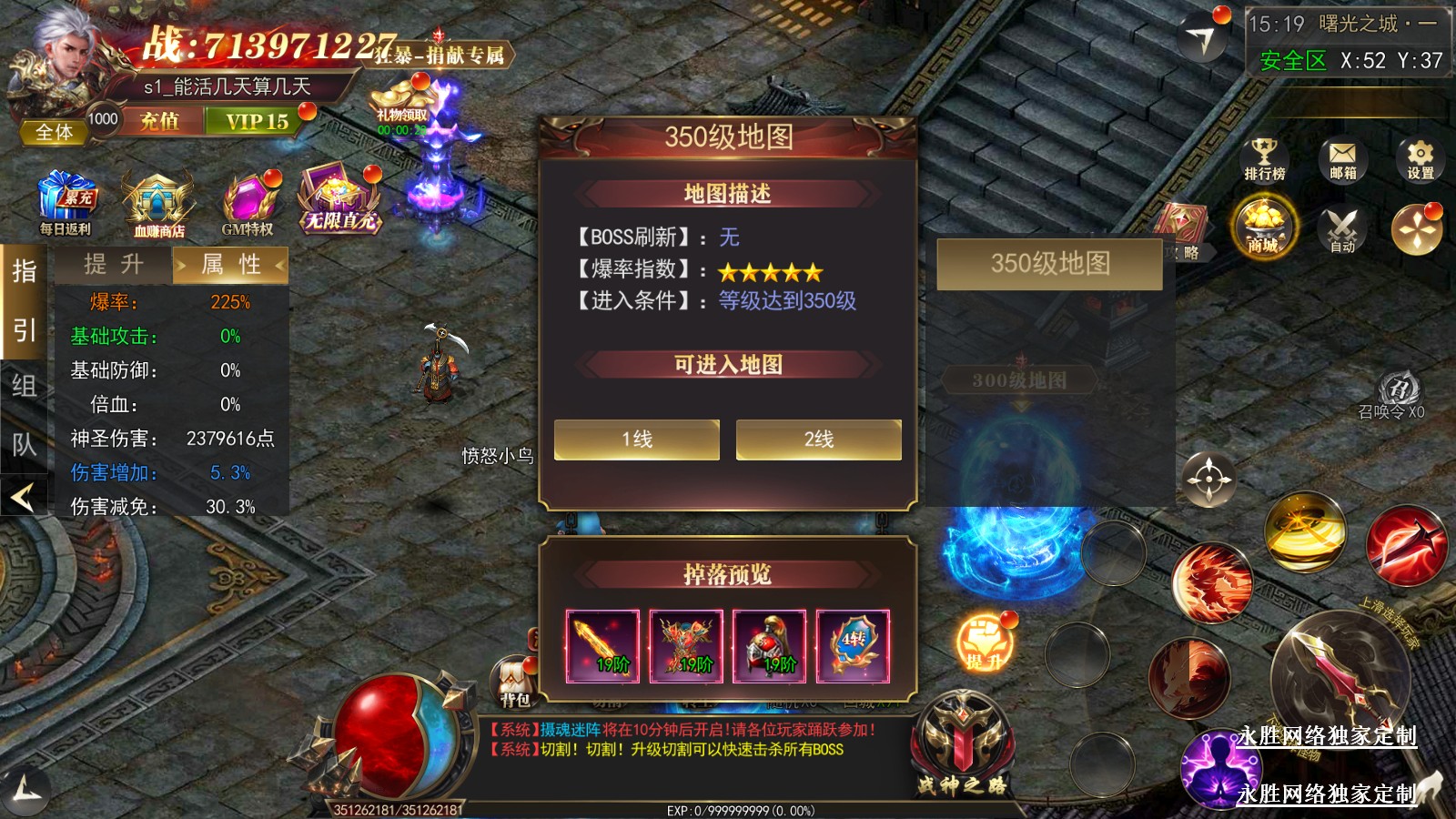Open the 无限直充 chest icon
The height and width of the screenshot is (819, 1456).
(339, 200)
